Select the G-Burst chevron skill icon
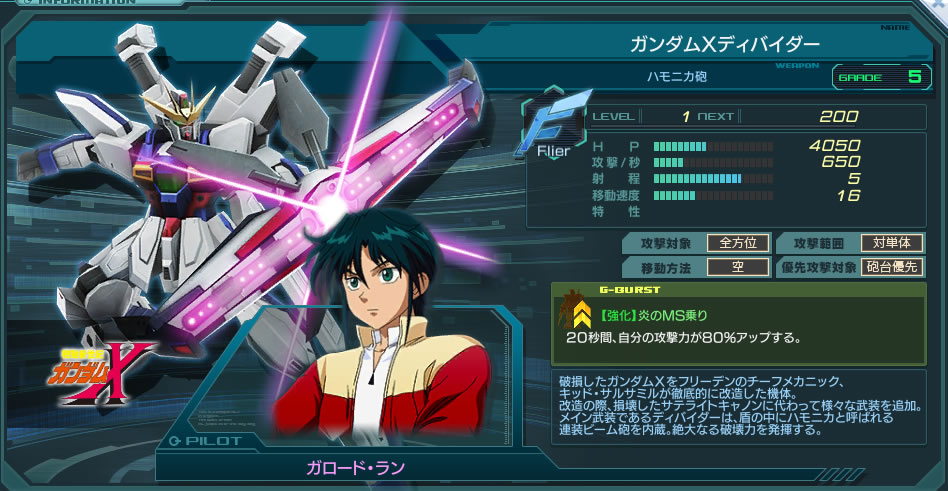The height and width of the screenshot is (491, 948). pyautogui.click(x=575, y=313)
